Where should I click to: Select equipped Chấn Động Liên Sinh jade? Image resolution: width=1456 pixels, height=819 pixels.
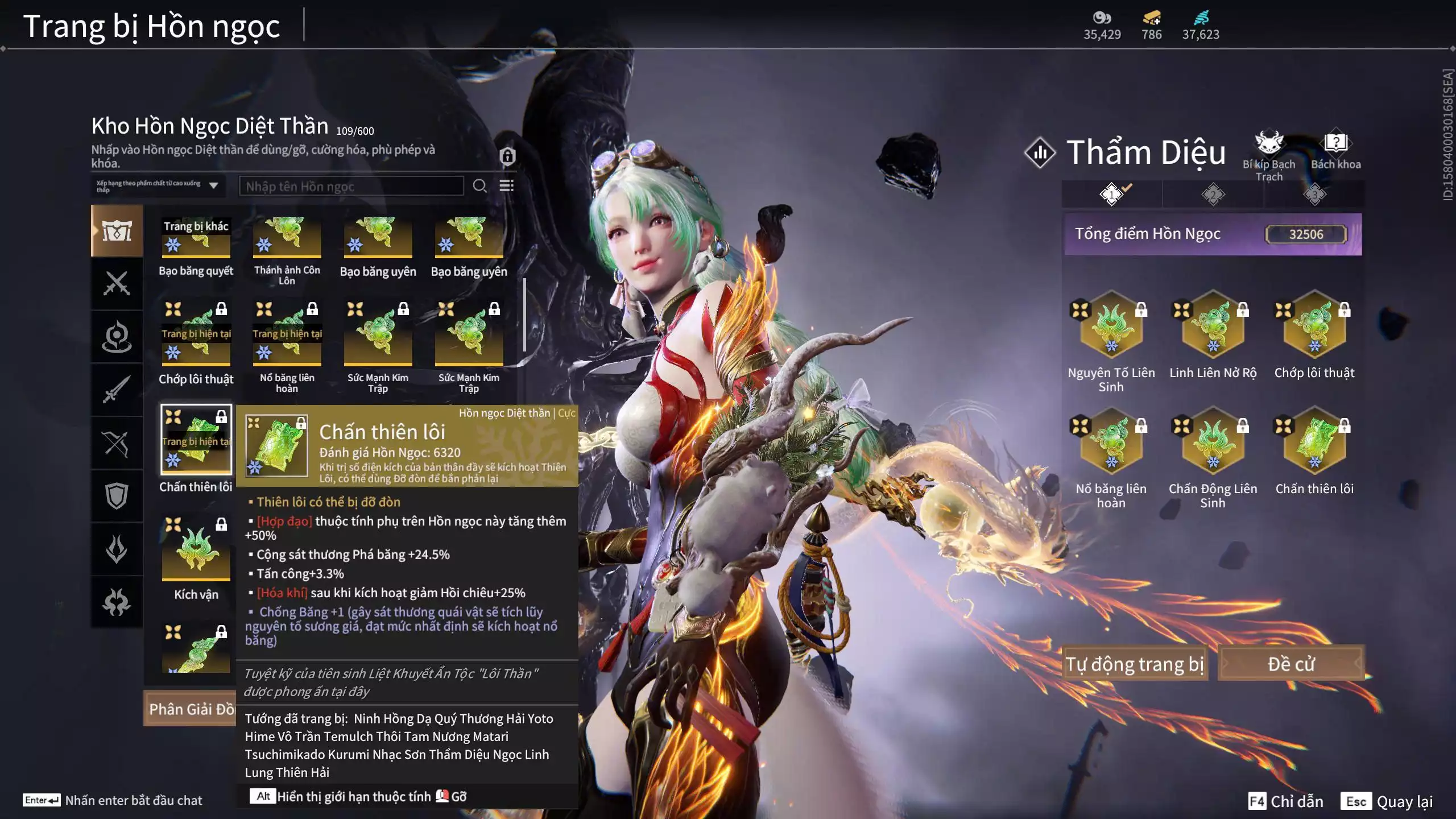click(x=1213, y=442)
